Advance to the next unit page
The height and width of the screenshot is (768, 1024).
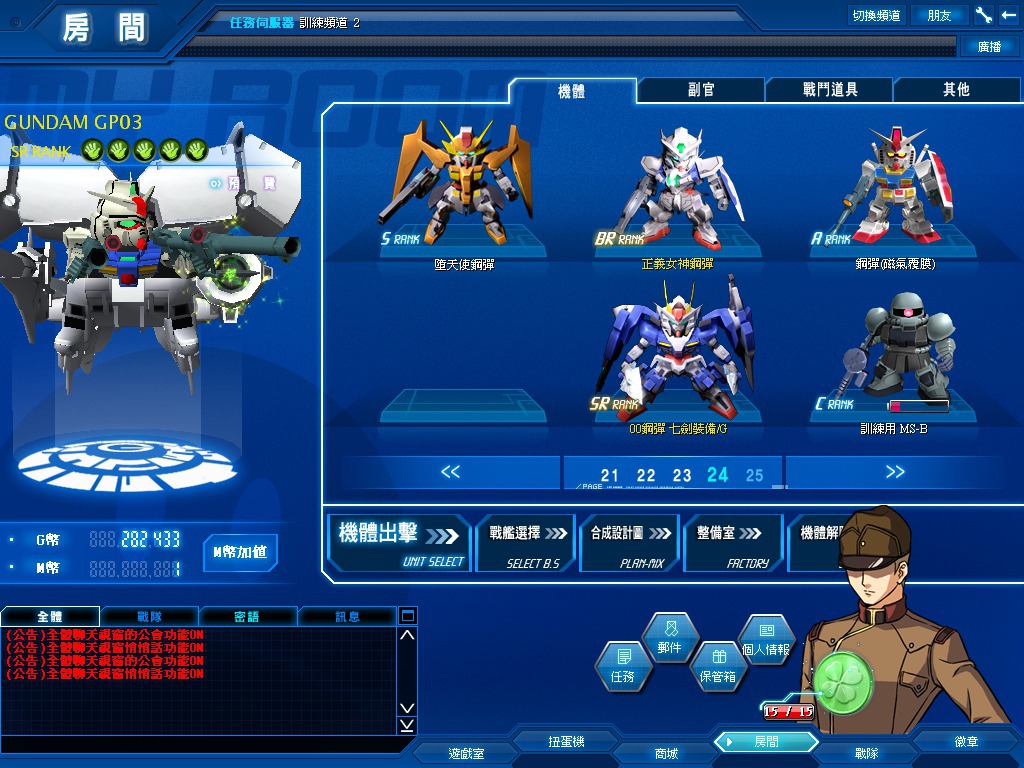tap(895, 472)
